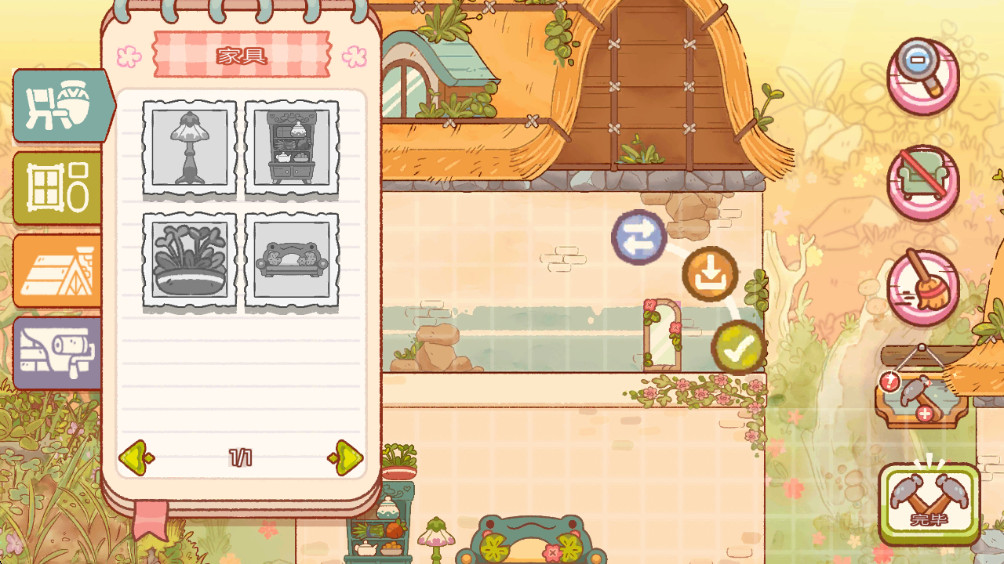1004x564 pixels.
Task: Toggle the hide furniture armchair button
Action: (x=921, y=182)
